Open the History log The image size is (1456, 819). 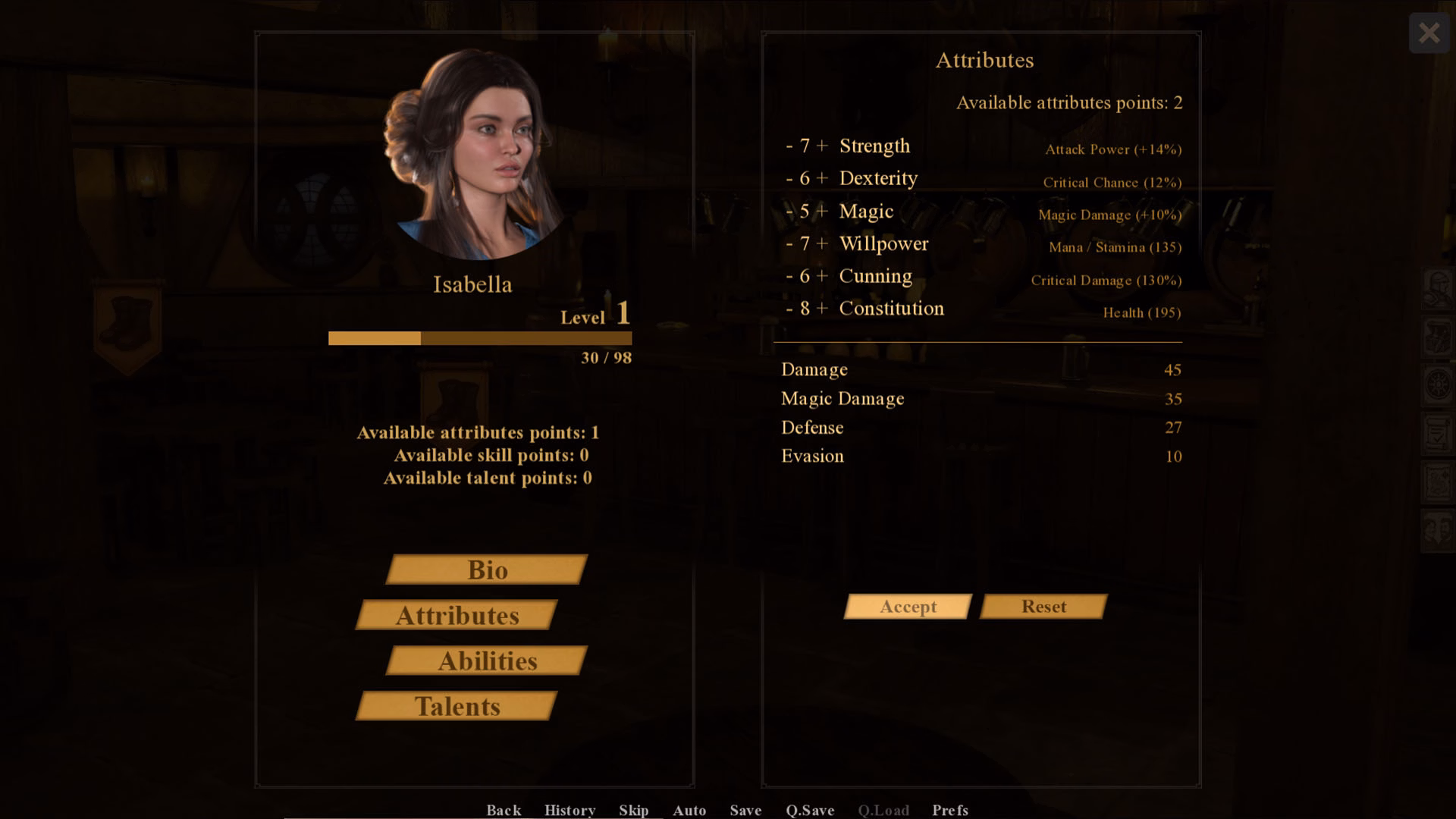click(570, 810)
